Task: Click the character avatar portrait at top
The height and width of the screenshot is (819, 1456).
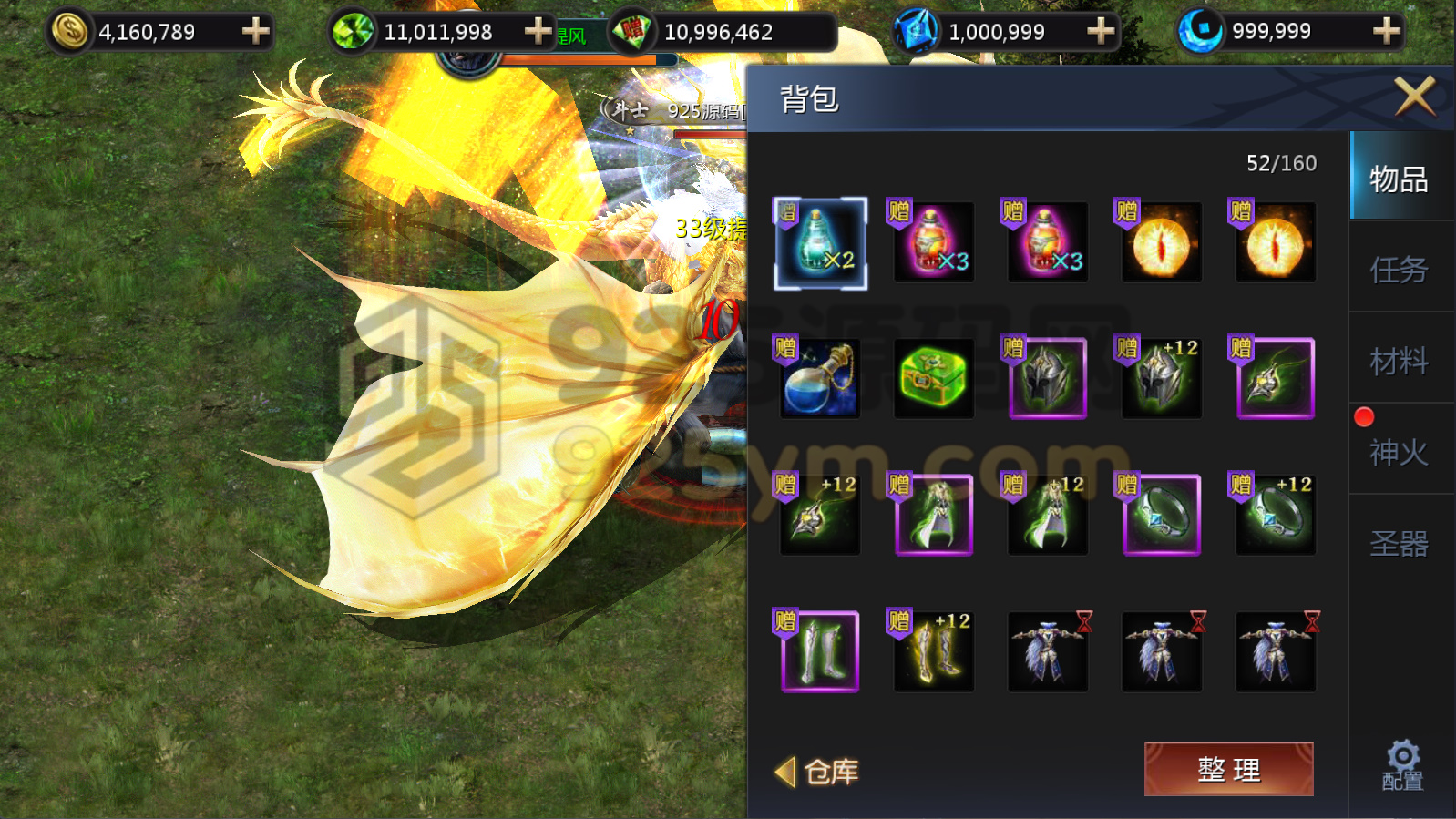Action: coord(469,62)
